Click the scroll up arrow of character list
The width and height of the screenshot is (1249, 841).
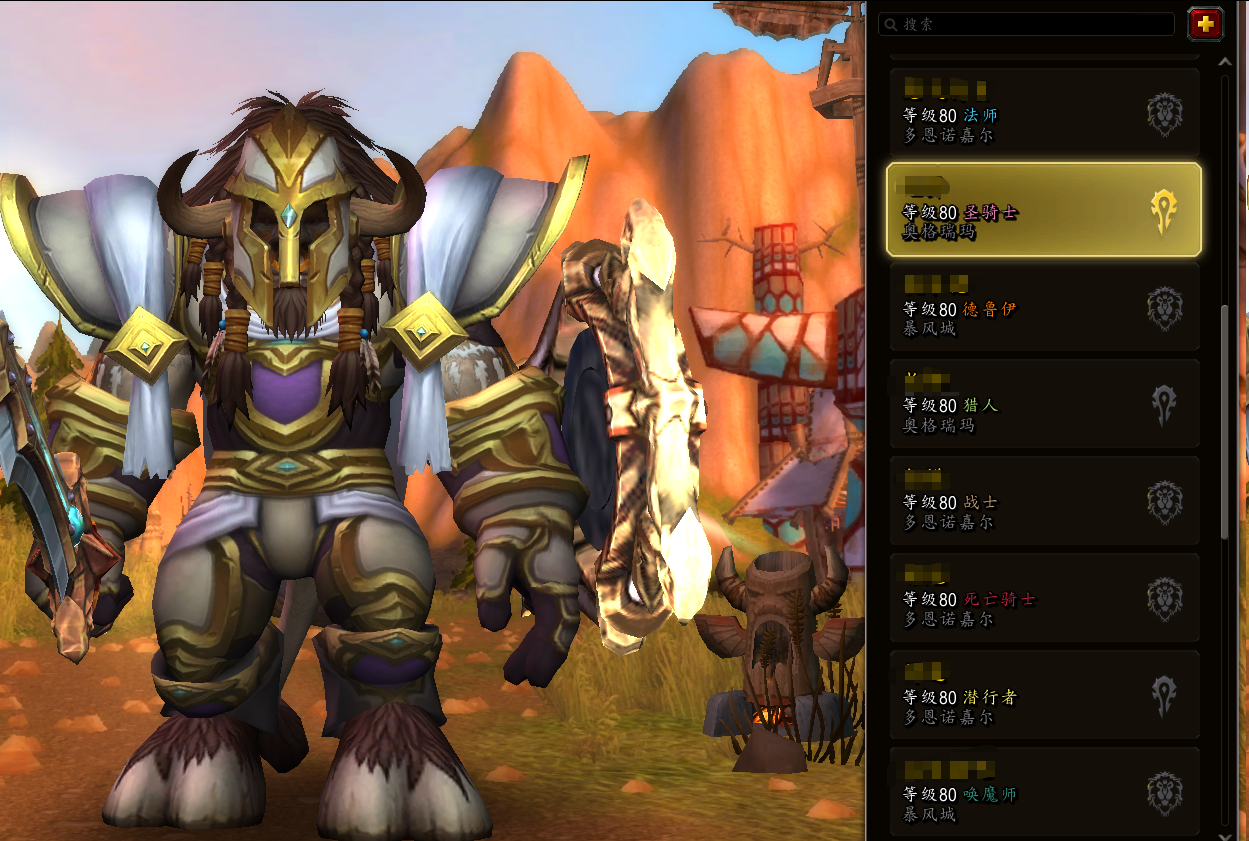1226,62
